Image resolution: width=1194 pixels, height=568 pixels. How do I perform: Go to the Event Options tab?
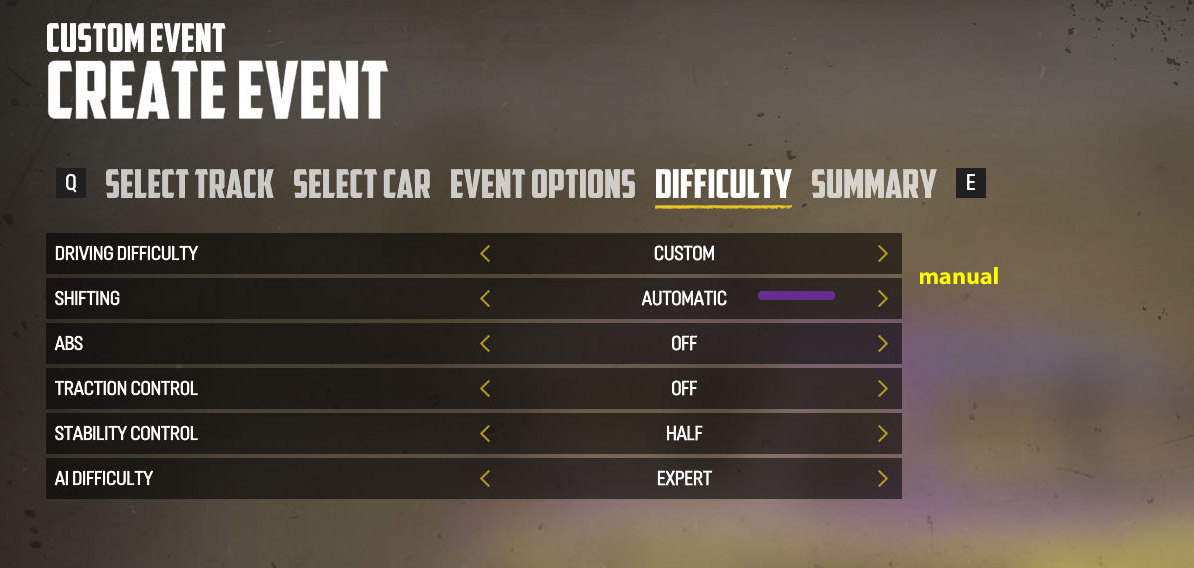click(543, 184)
